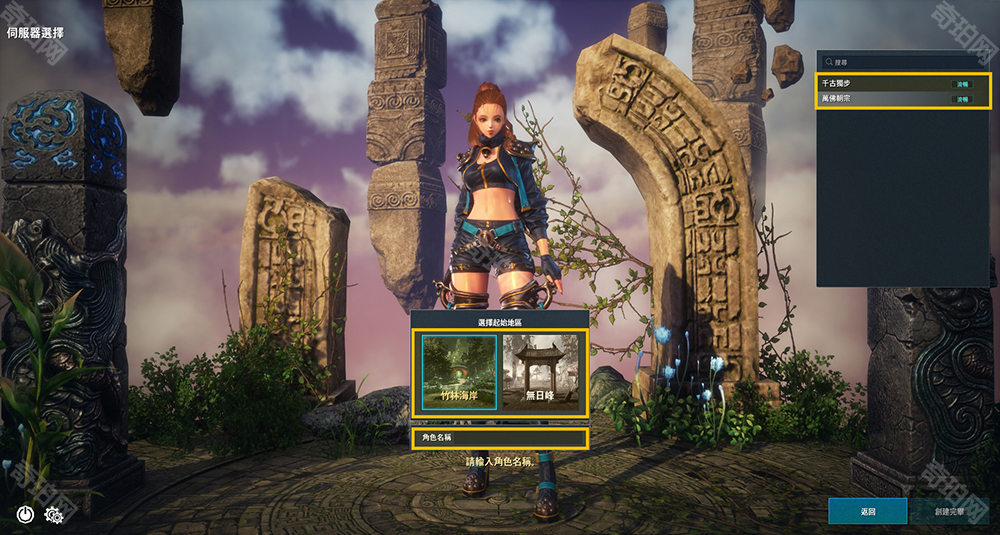Pick the 竹林海岸 starting area

click(x=459, y=373)
